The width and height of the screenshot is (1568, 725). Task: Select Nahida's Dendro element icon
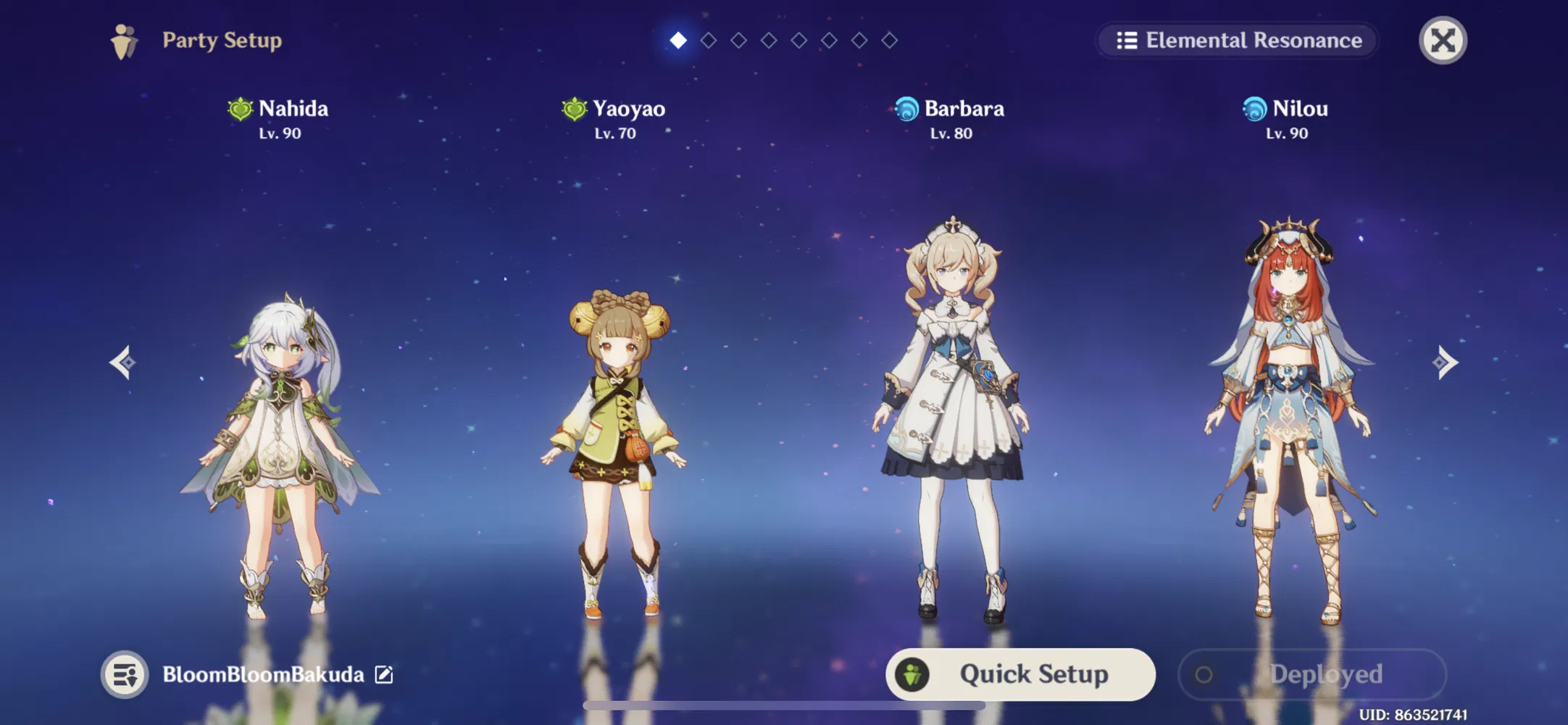coord(239,109)
